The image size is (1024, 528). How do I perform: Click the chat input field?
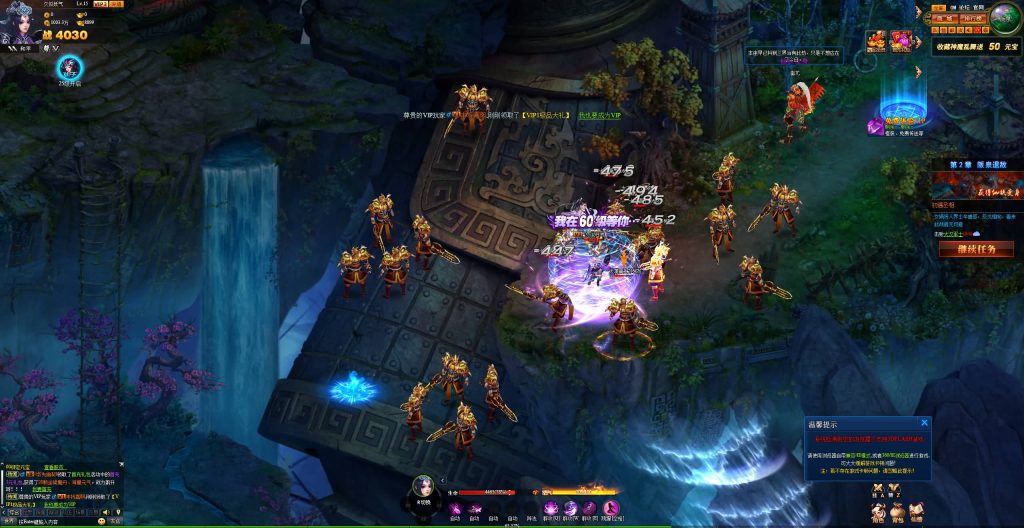(x=50, y=521)
